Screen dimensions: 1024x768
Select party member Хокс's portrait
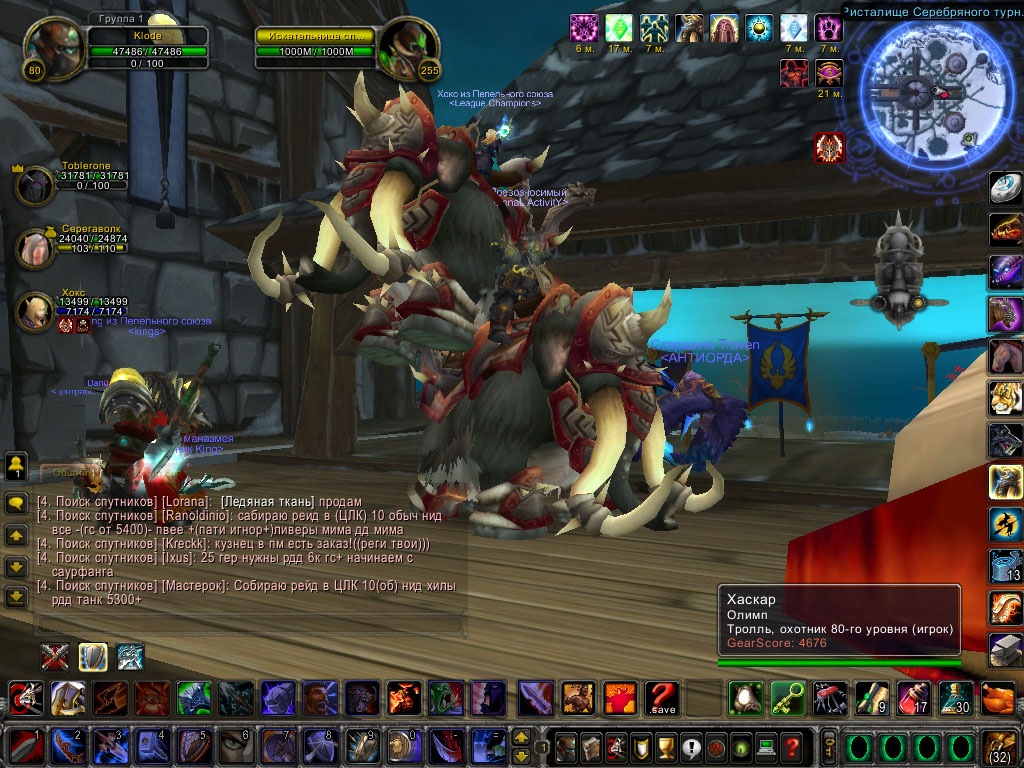pyautogui.click(x=35, y=311)
